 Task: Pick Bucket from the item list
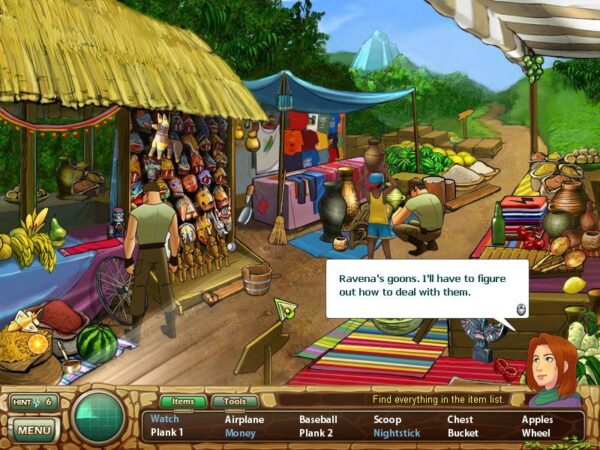tap(462, 434)
